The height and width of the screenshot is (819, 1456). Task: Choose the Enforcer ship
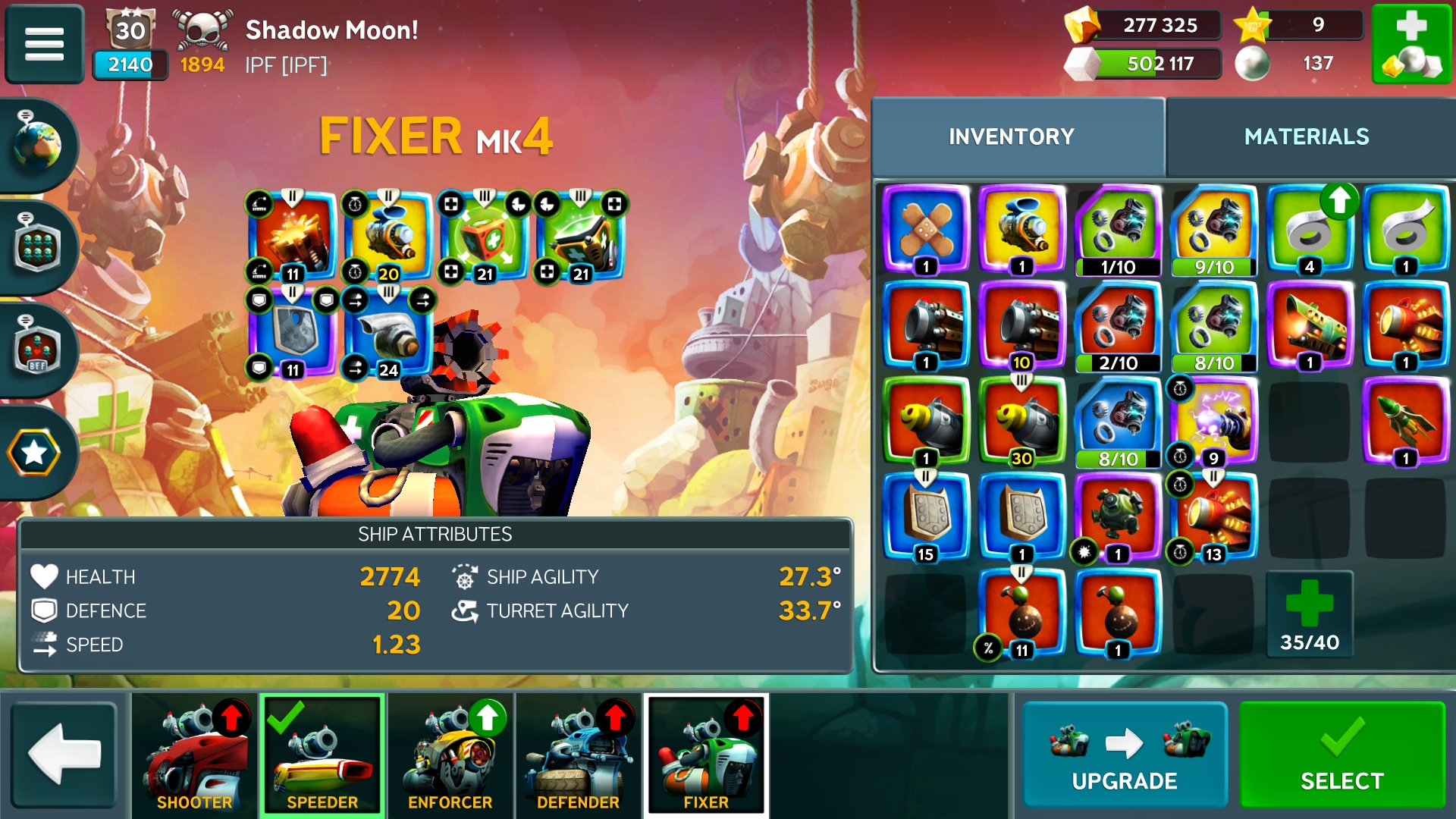tap(450, 755)
